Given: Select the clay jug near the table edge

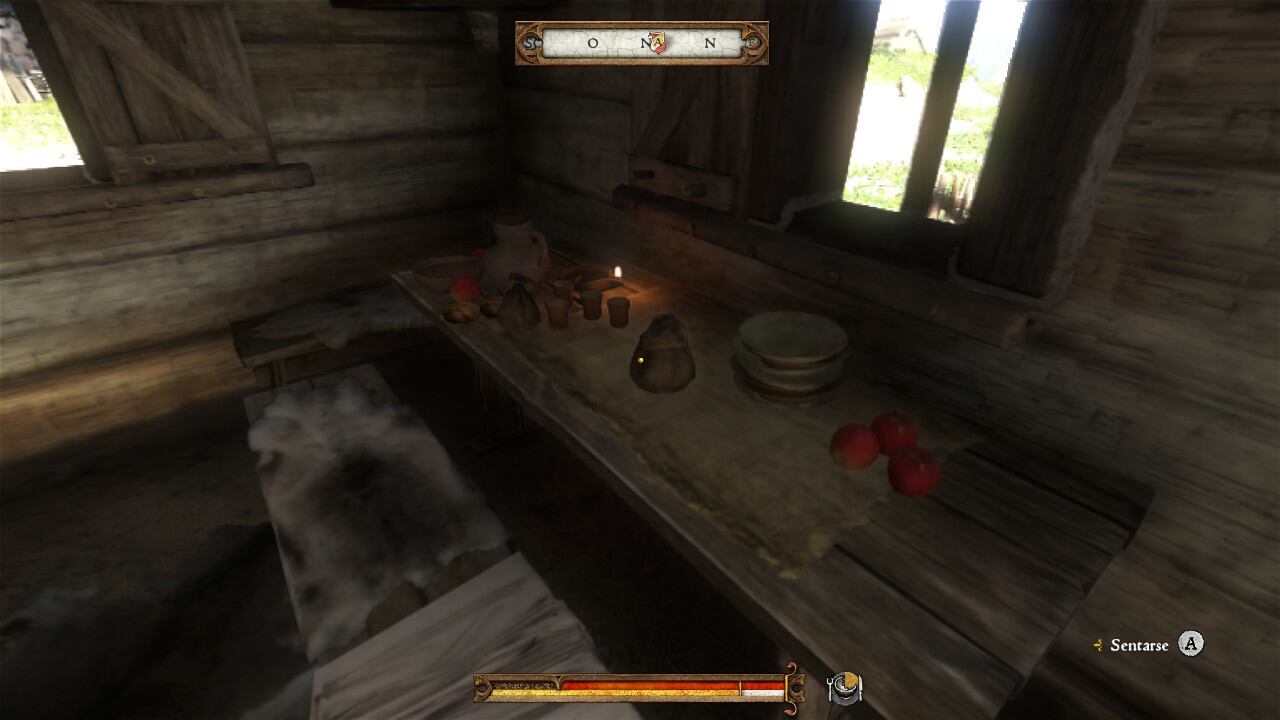Looking at the screenshot, I should pyautogui.click(x=512, y=255).
